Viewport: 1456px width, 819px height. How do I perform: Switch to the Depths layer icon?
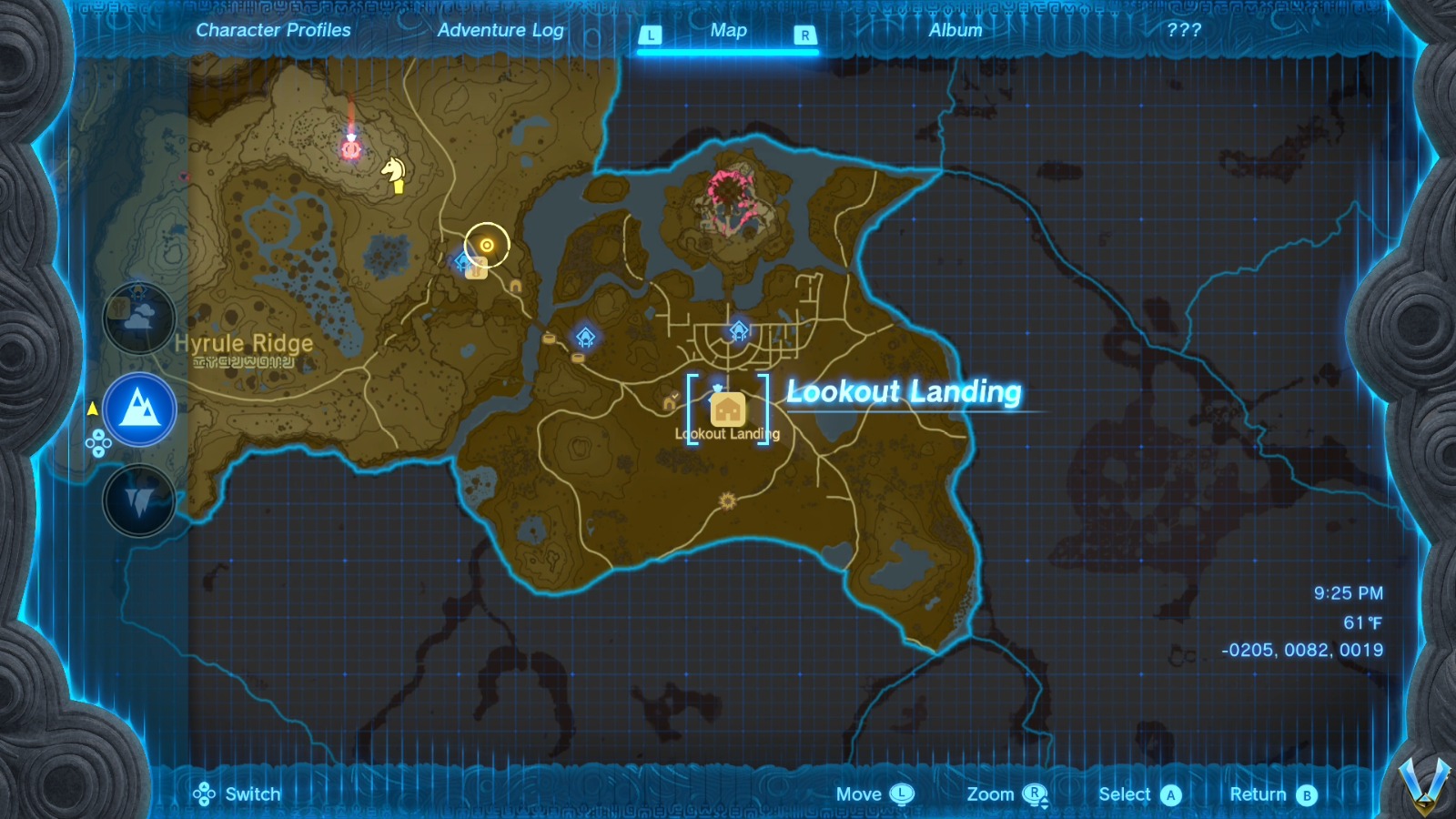[x=138, y=500]
